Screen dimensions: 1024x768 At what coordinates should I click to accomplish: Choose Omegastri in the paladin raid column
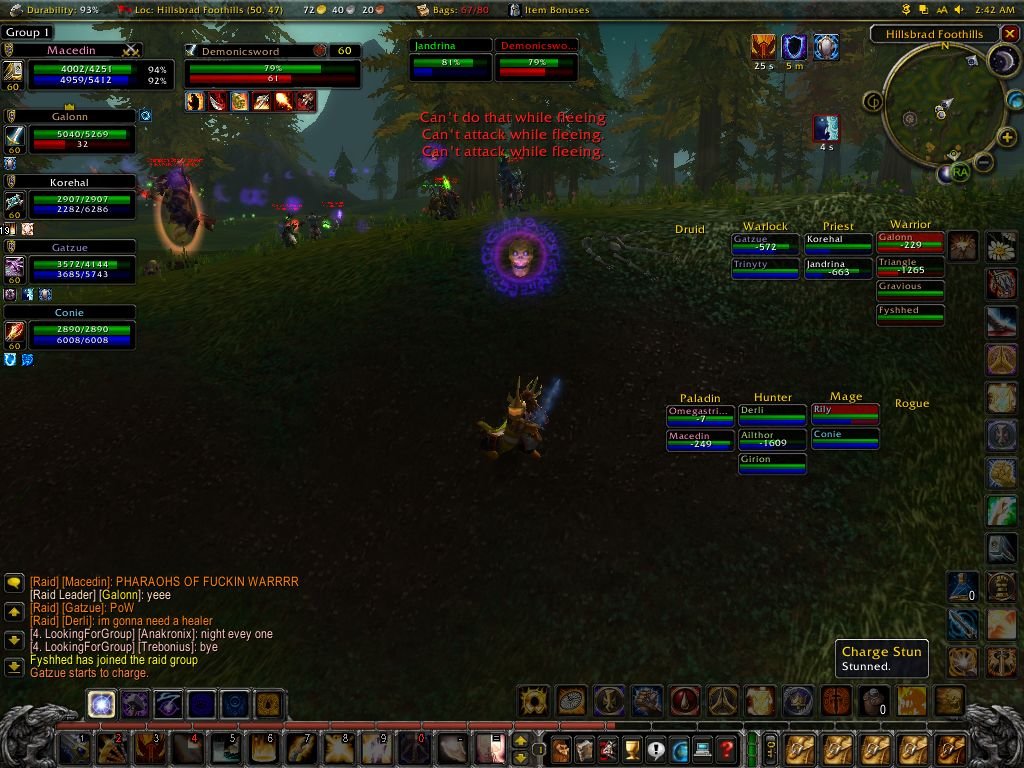tap(700, 415)
